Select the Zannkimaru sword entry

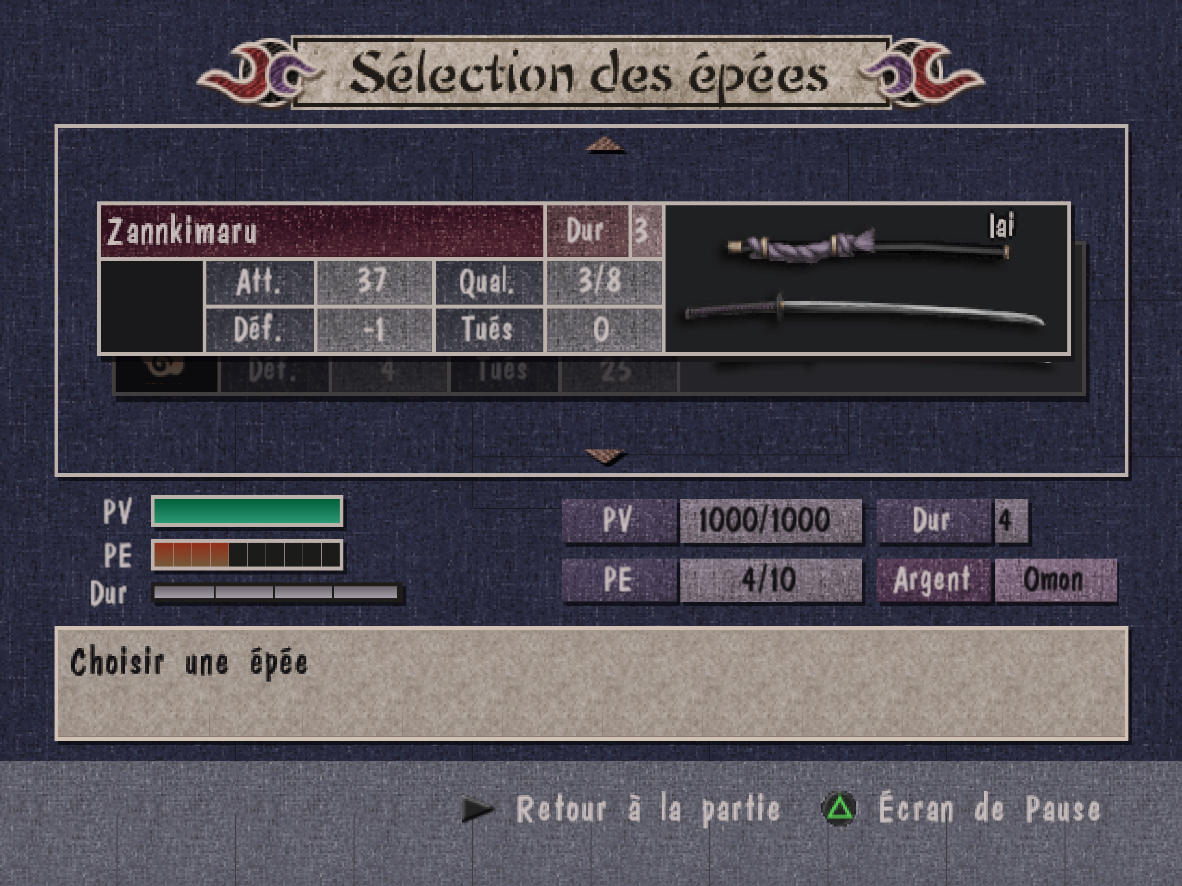click(322, 231)
